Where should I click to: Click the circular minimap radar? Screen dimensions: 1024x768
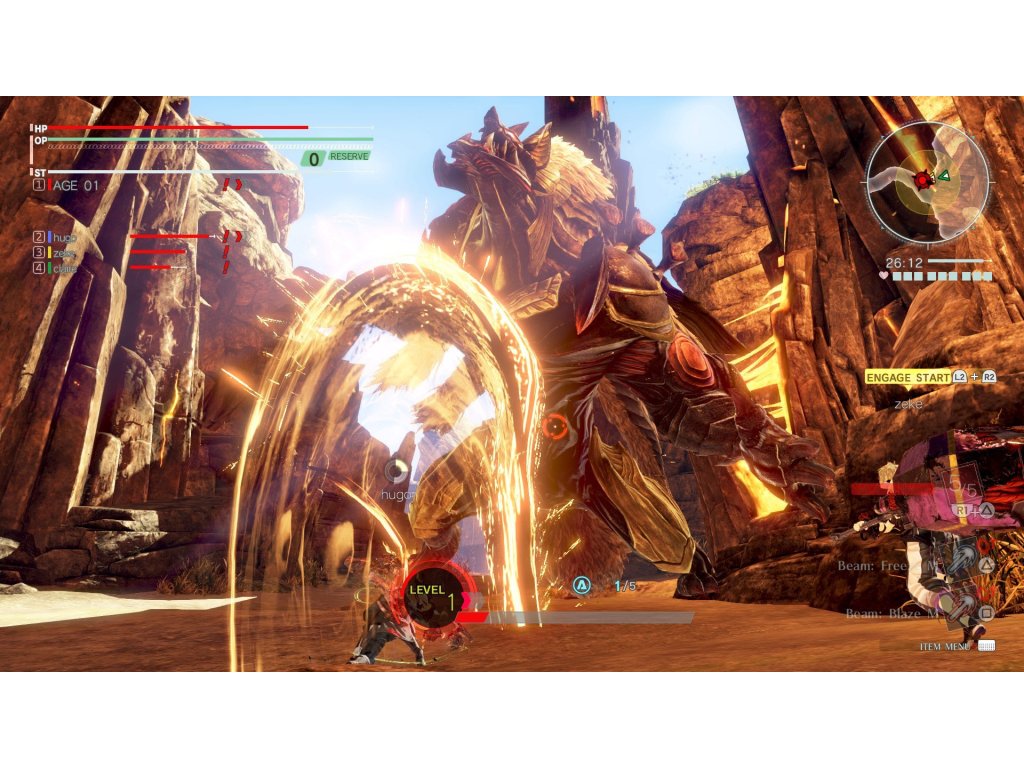point(927,181)
